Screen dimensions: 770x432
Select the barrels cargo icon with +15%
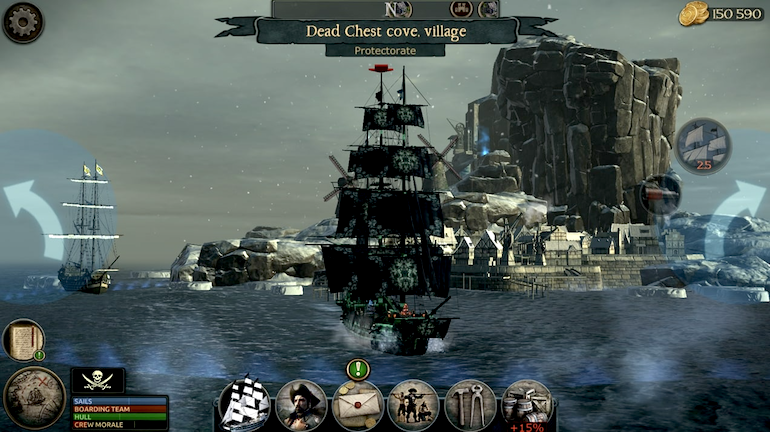[x=527, y=405]
